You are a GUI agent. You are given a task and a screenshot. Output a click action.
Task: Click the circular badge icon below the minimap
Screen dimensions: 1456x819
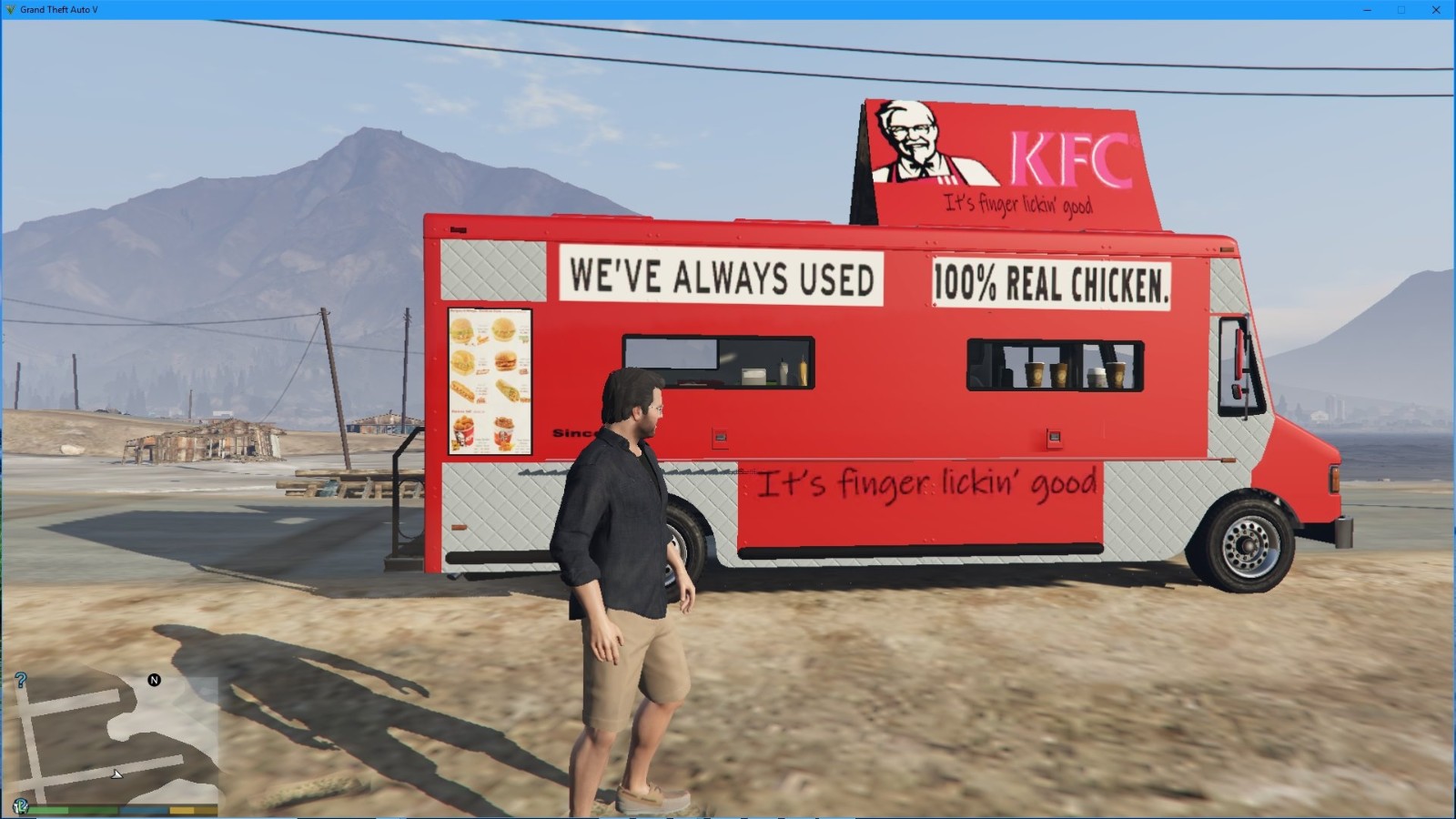click(x=21, y=806)
